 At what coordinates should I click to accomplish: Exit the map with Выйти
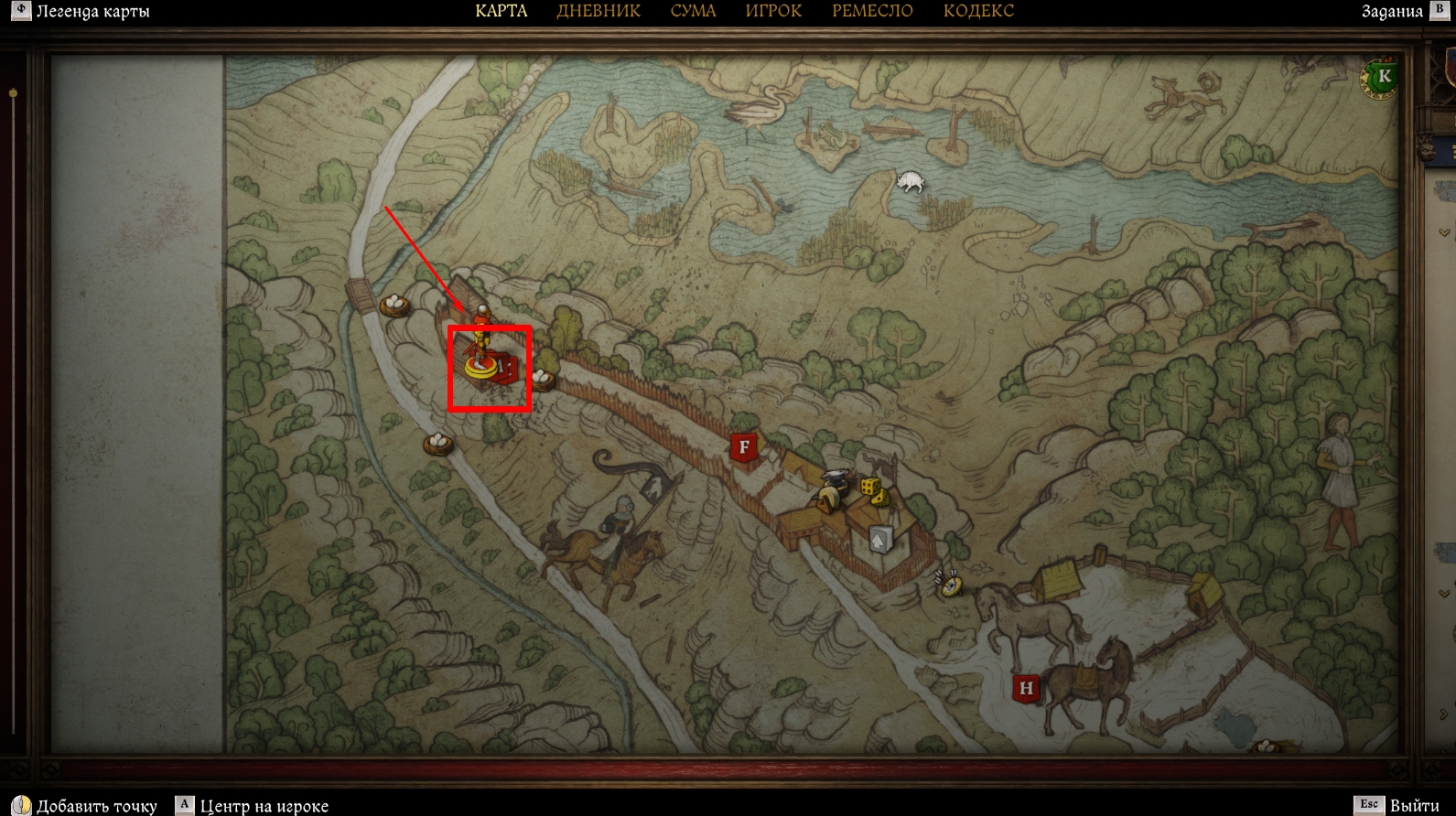pos(1414,806)
